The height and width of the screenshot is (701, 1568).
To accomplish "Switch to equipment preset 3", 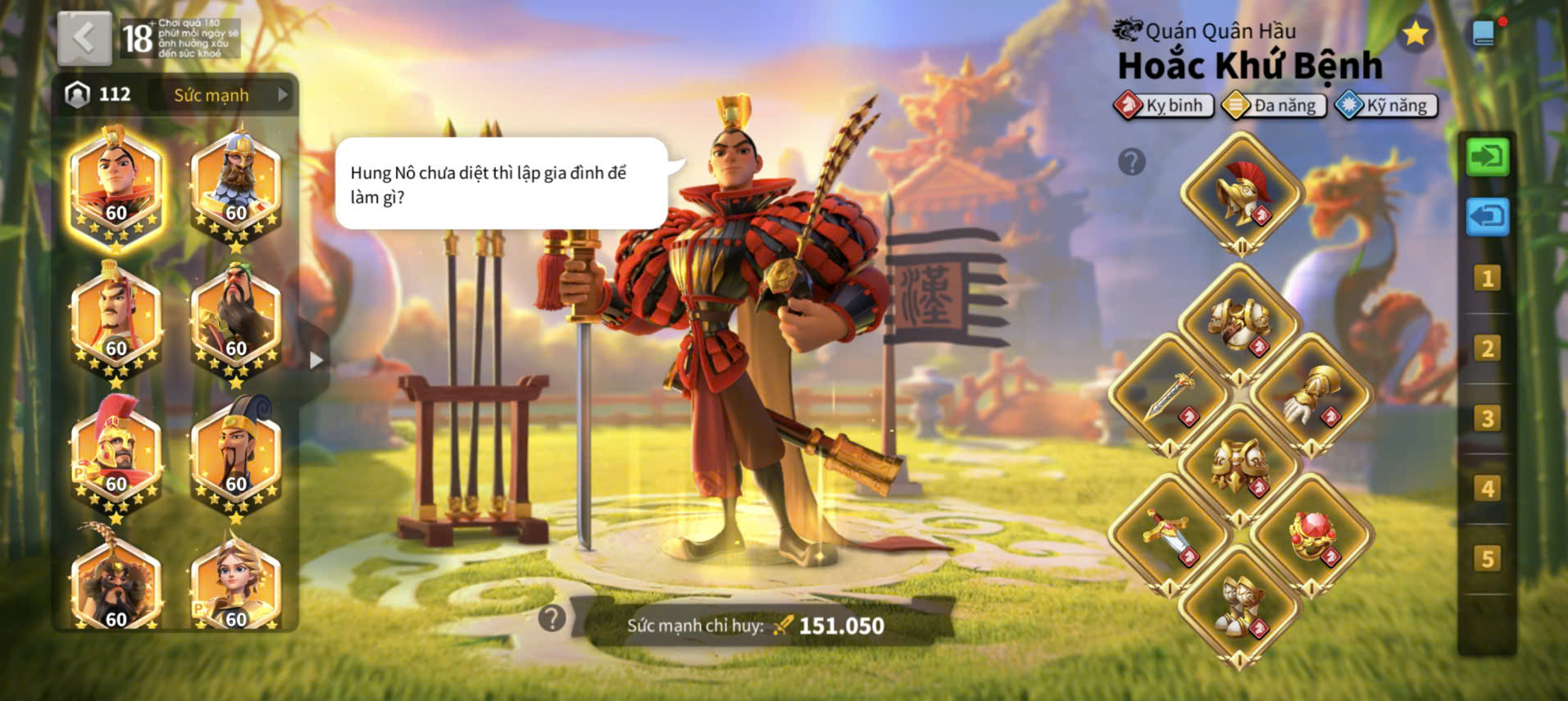I will (1487, 419).
